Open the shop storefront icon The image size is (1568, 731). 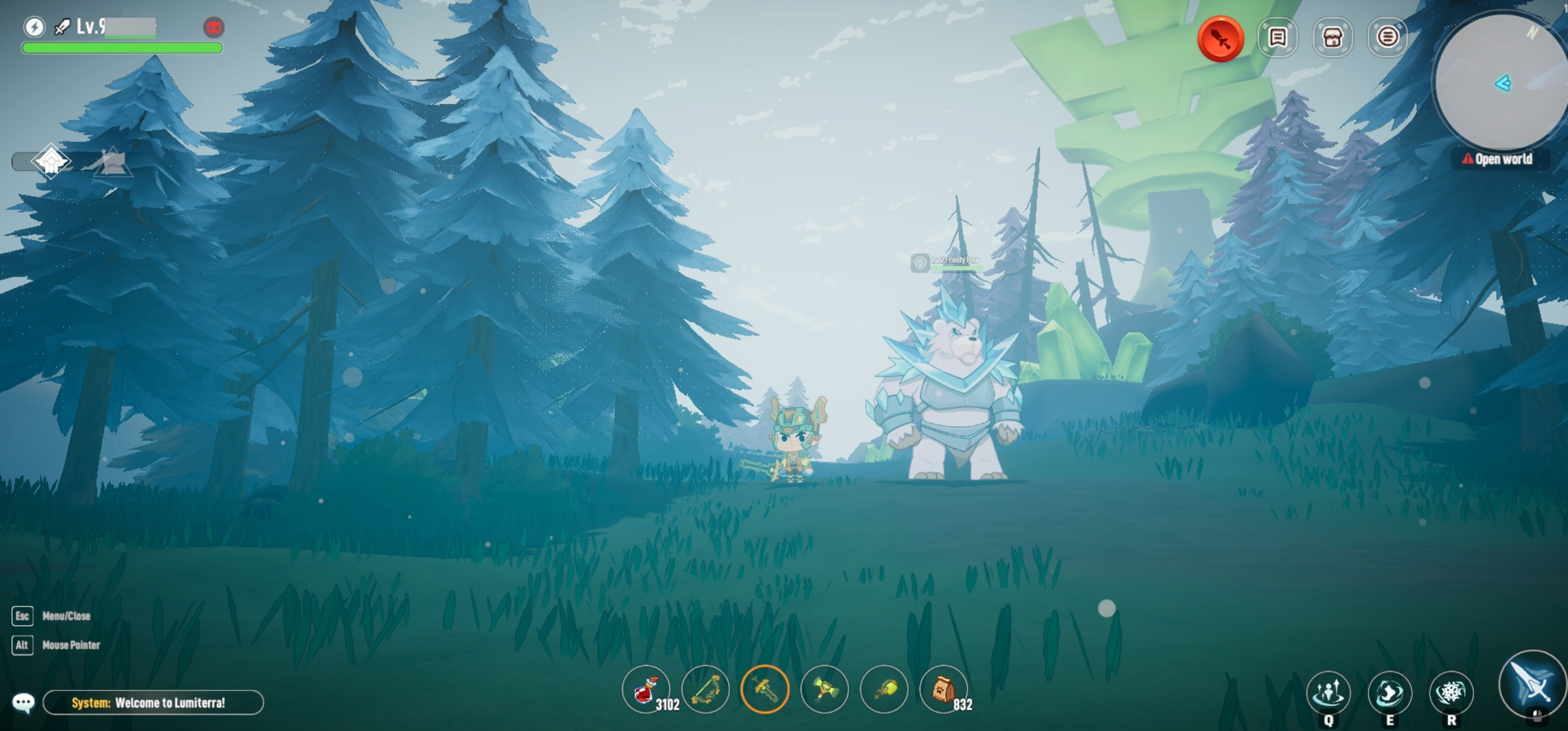pyautogui.click(x=1332, y=38)
